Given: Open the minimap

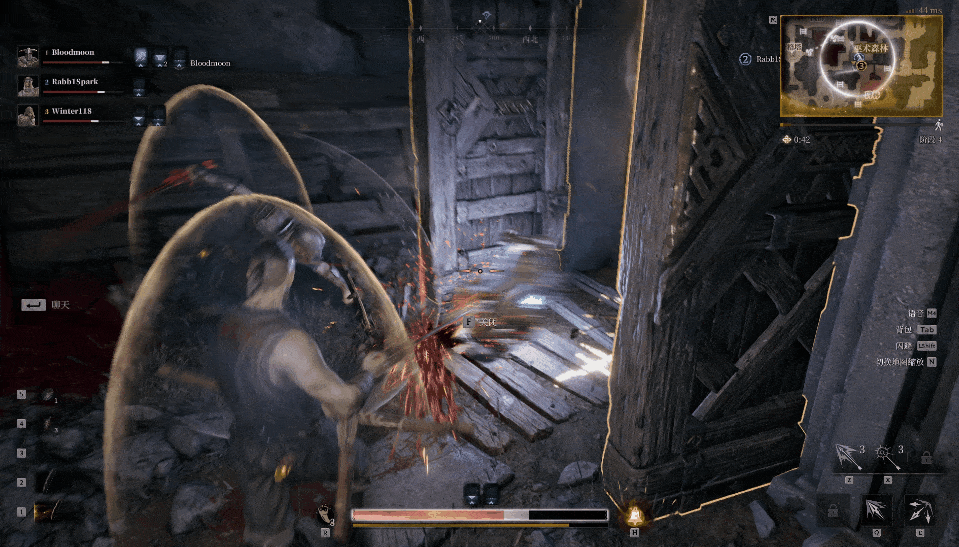Looking at the screenshot, I should click(x=860, y=64).
